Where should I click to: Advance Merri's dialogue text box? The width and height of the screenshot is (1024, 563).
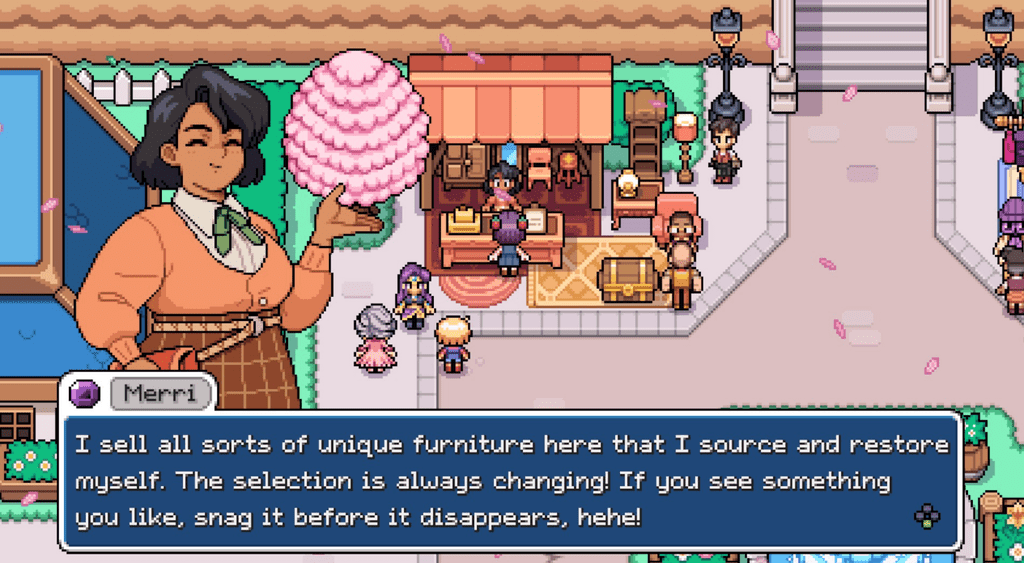point(926,516)
